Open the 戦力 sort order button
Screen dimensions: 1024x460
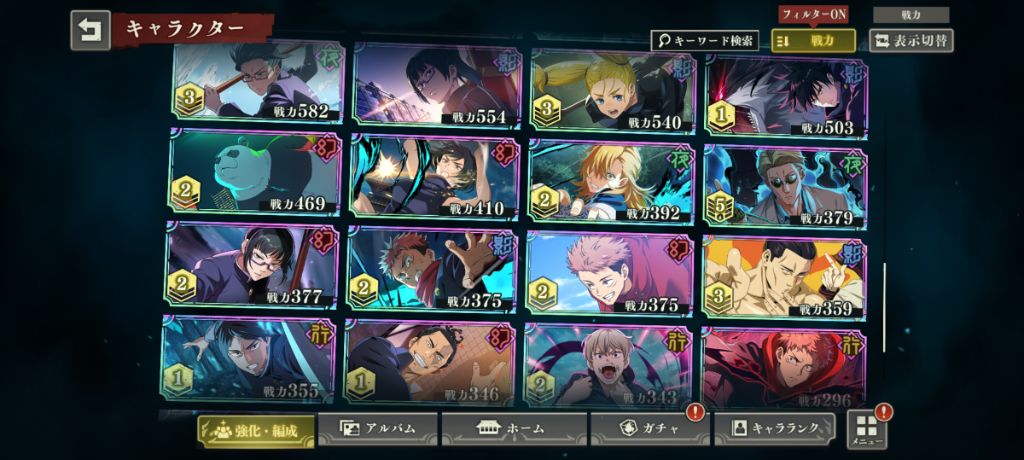(813, 40)
